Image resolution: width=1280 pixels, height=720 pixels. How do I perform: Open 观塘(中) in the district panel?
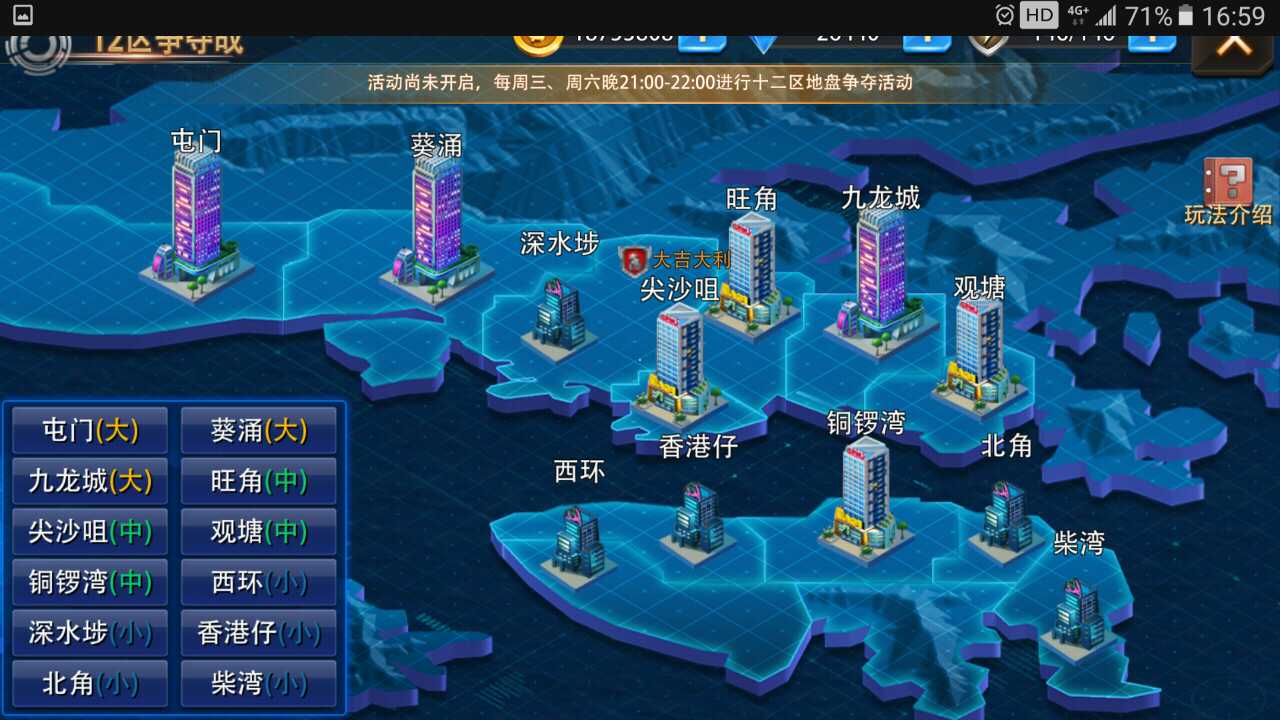click(x=258, y=531)
